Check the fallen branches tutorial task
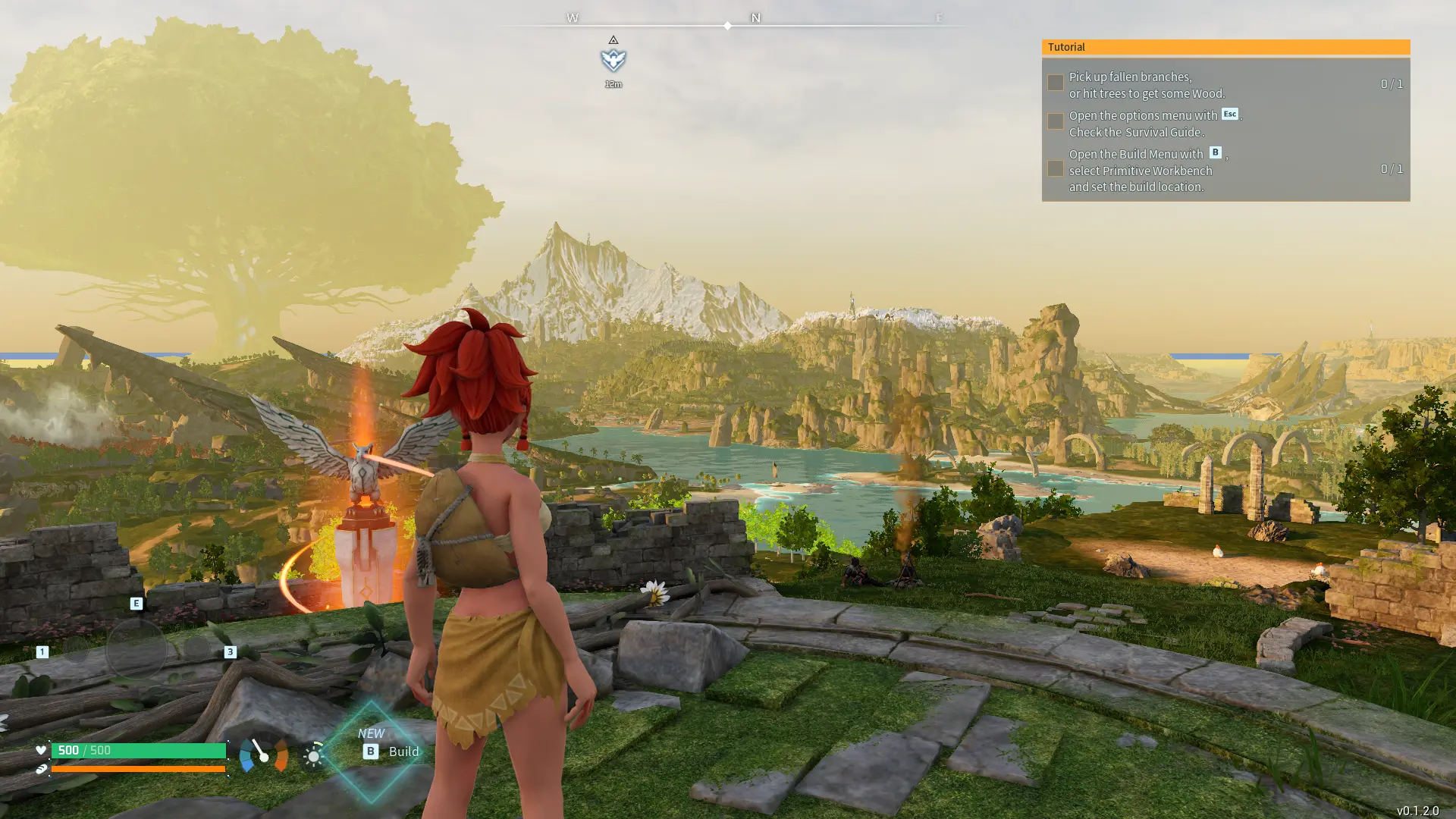Screen dimensions: 1456x819 (1055, 82)
